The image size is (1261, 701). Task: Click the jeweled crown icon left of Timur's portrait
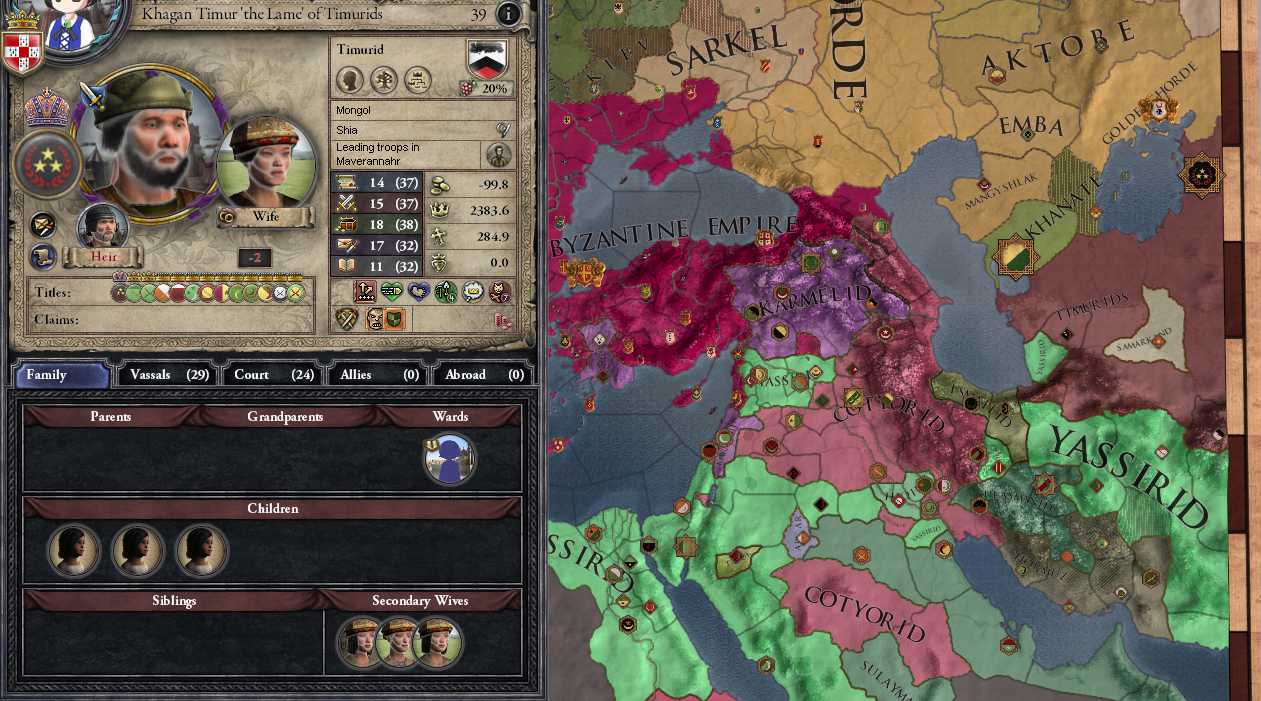click(x=46, y=107)
